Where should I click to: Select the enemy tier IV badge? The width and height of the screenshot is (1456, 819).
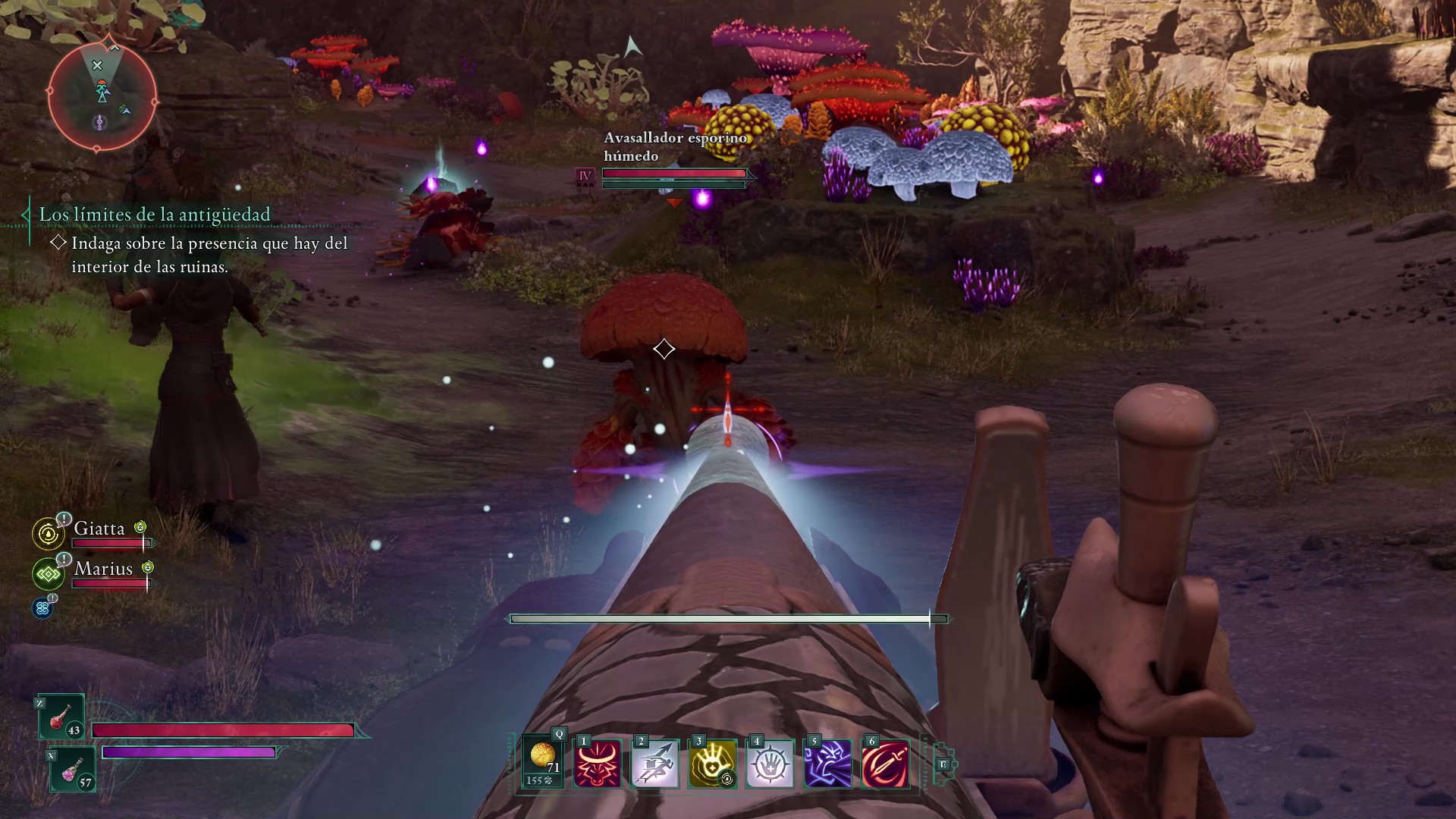585,177
